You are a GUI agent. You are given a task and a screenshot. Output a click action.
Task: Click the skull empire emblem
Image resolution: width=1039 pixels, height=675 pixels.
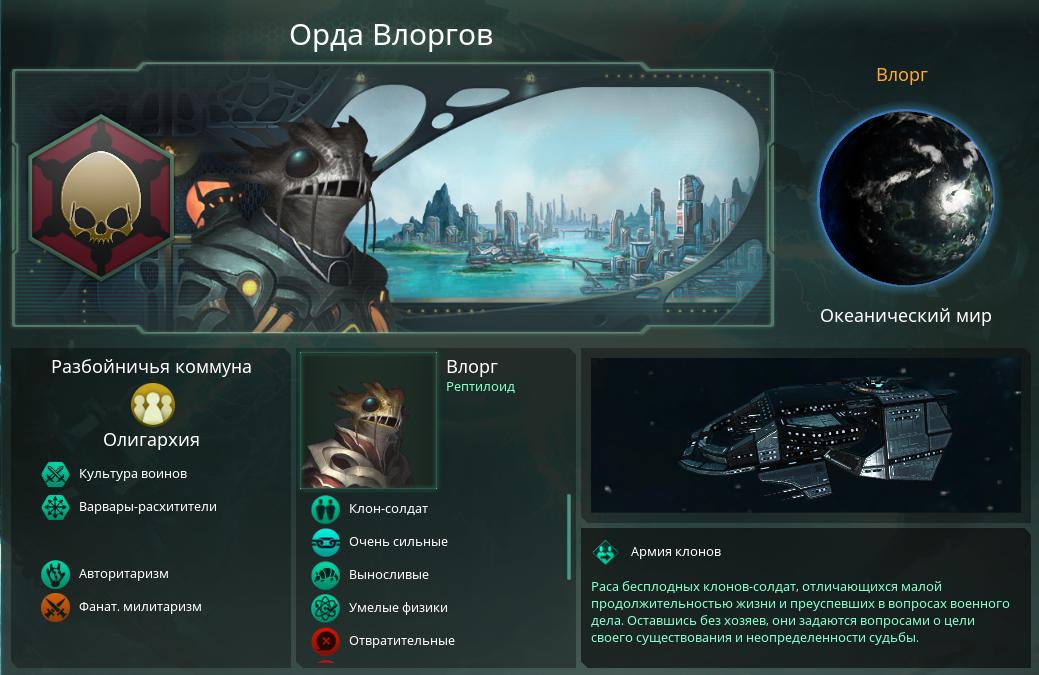[99, 197]
